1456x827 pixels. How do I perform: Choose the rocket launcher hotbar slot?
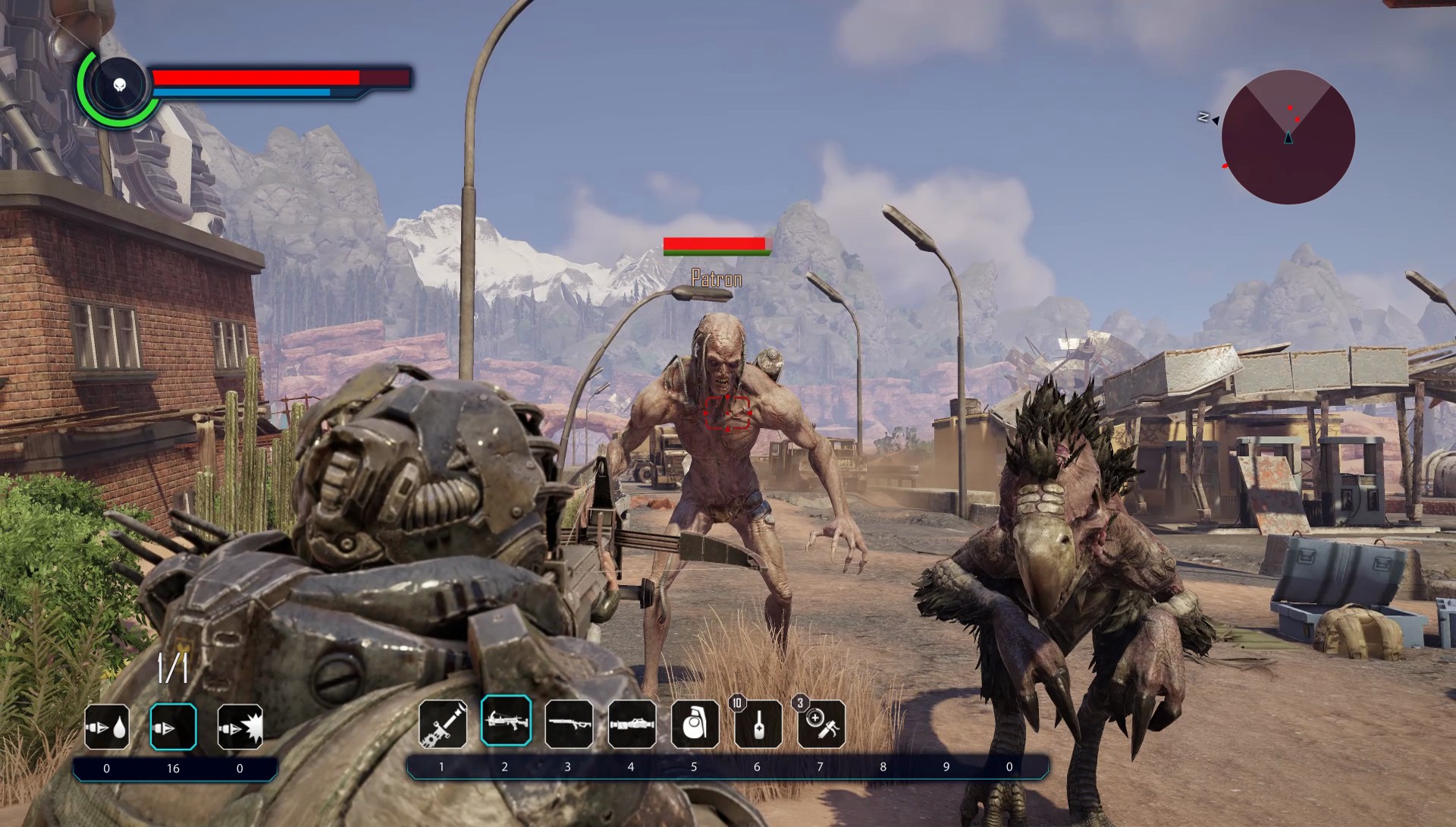coord(632,723)
